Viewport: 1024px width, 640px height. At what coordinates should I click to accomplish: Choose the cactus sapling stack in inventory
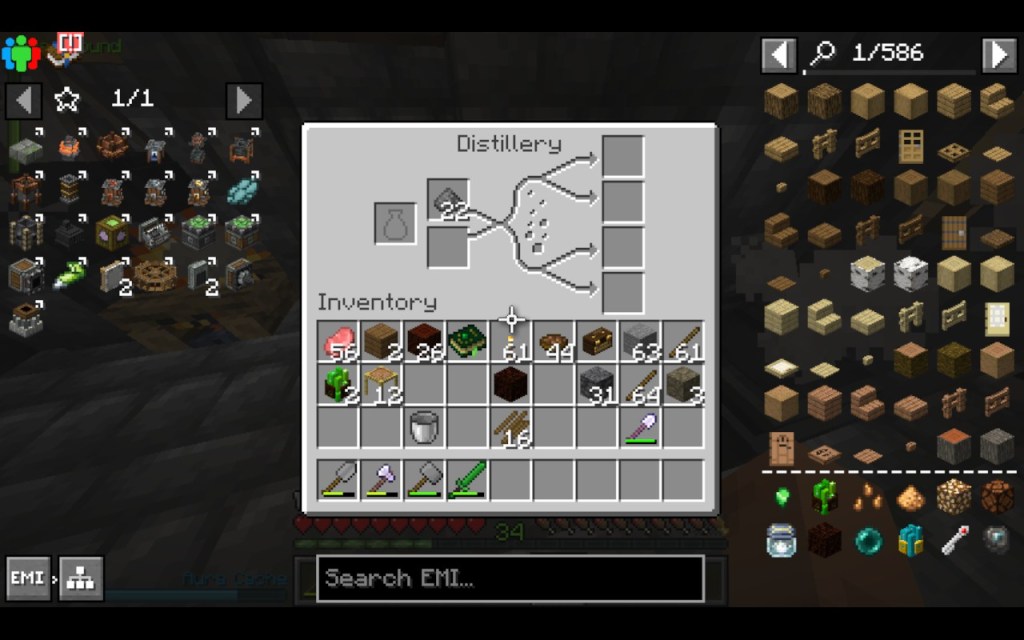tap(339, 385)
